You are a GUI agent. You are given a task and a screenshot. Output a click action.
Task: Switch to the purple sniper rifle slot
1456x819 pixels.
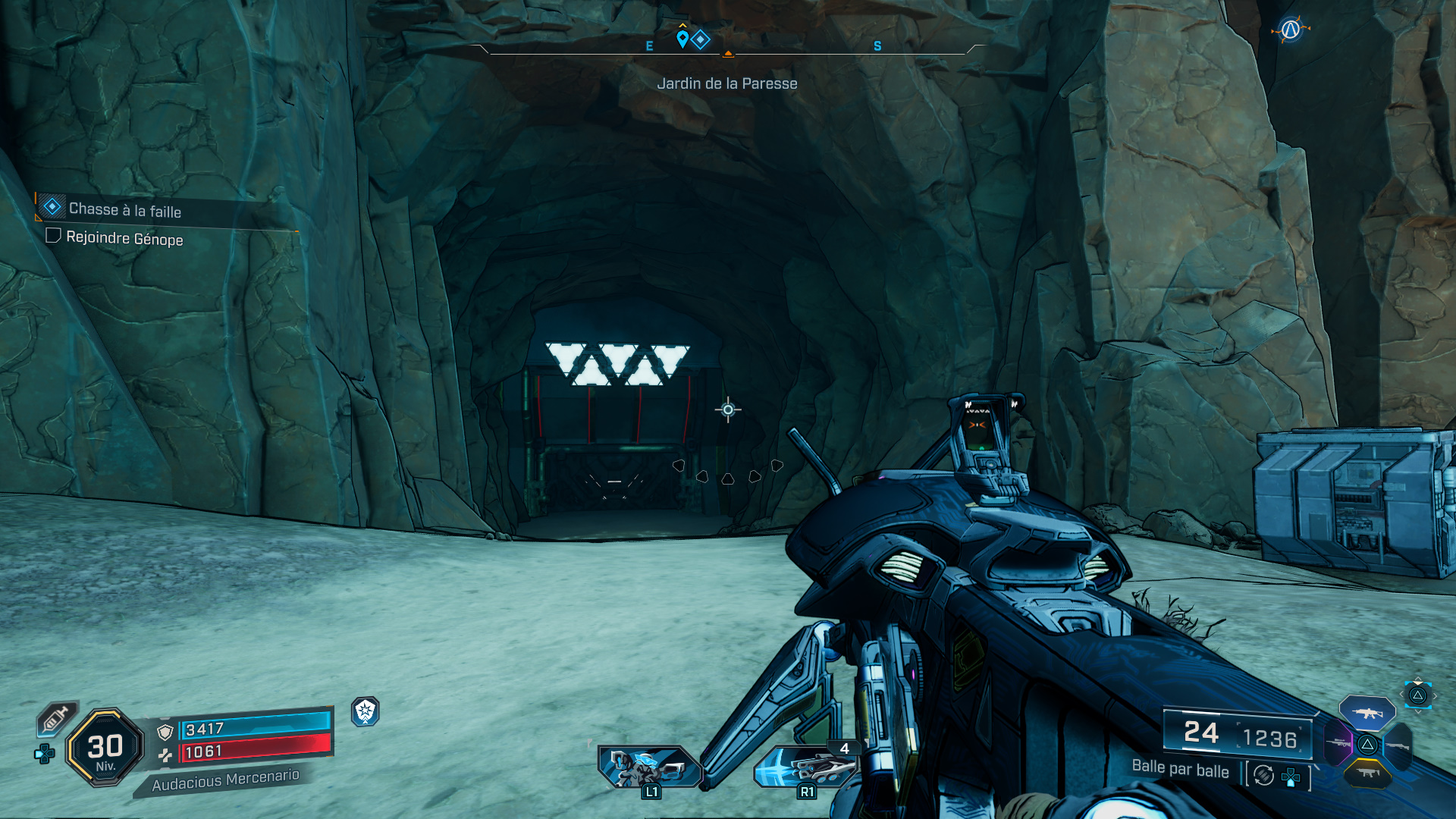(1338, 743)
